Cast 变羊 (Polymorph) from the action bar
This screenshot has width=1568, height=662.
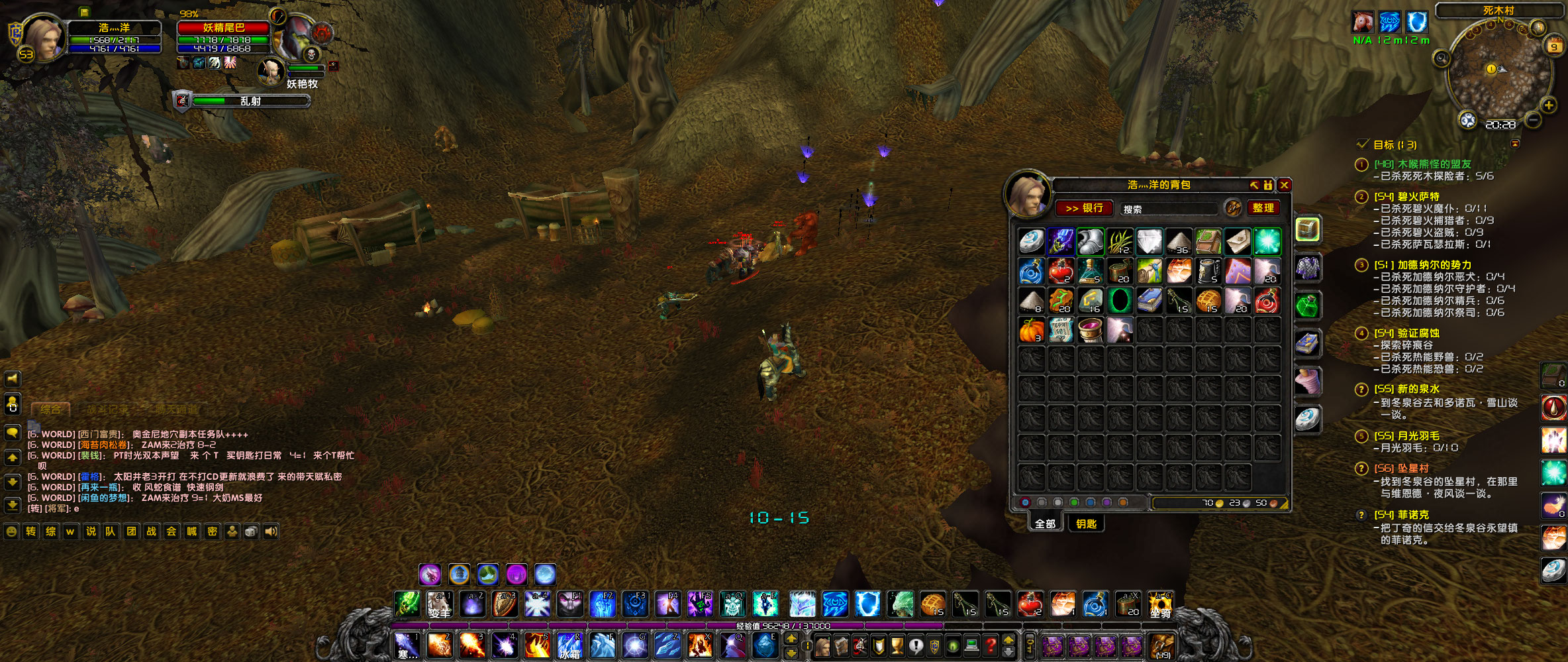(440, 604)
